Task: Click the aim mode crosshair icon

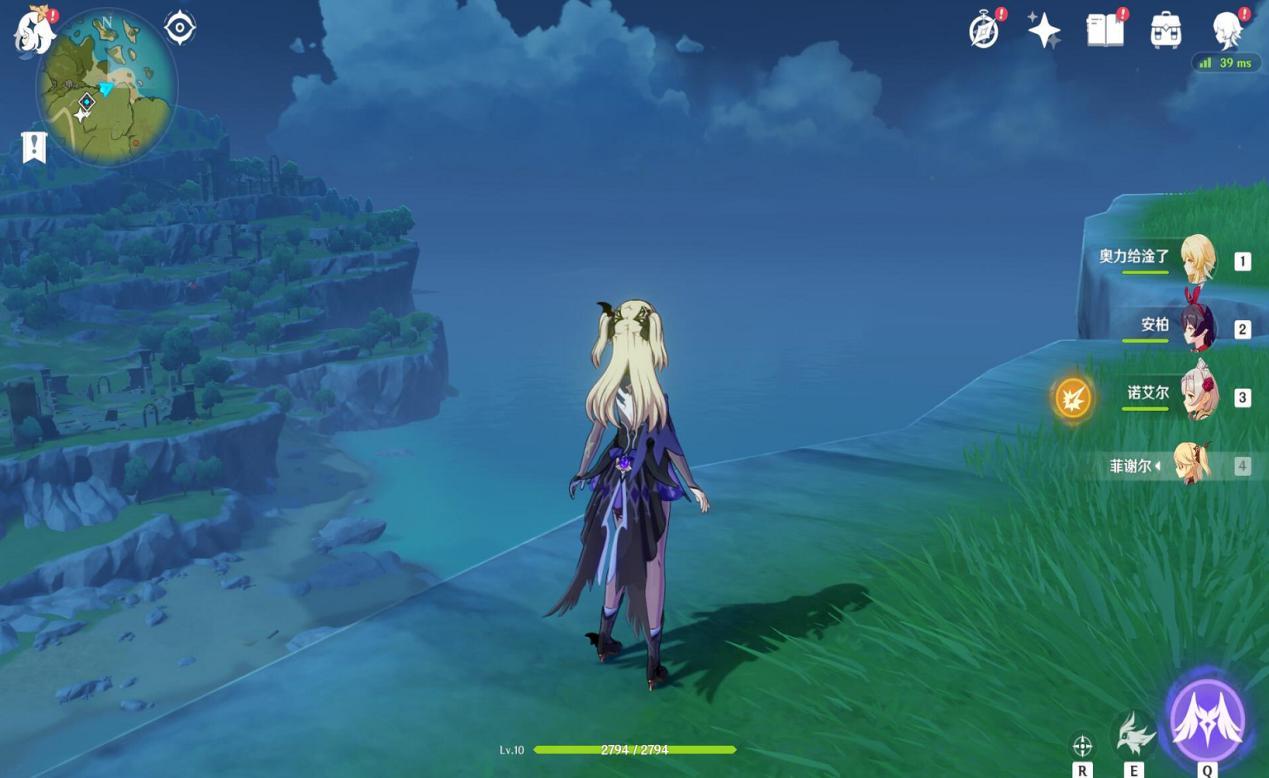Action: tap(1082, 746)
